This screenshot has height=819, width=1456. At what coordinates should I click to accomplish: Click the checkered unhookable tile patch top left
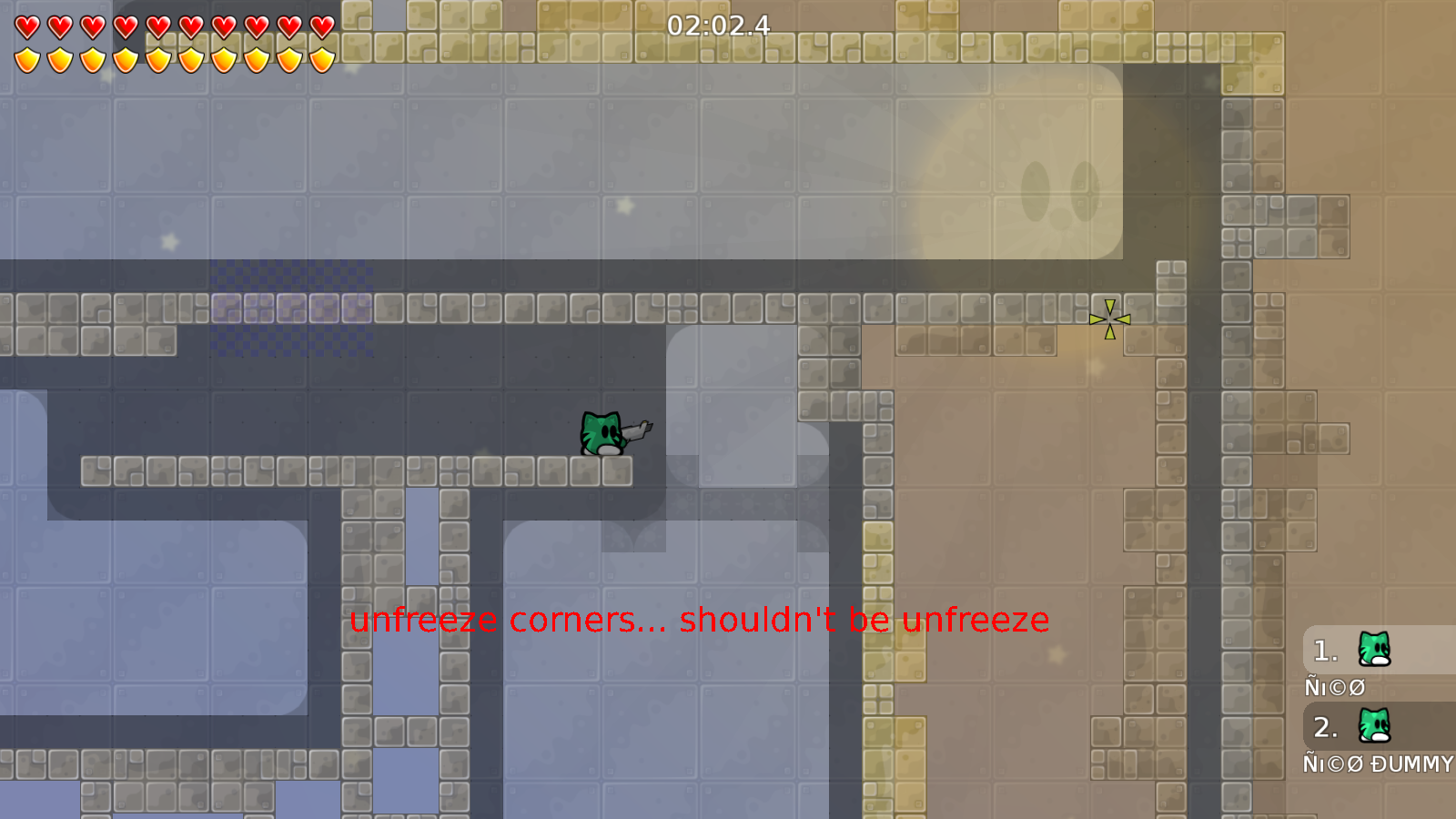[291, 309]
